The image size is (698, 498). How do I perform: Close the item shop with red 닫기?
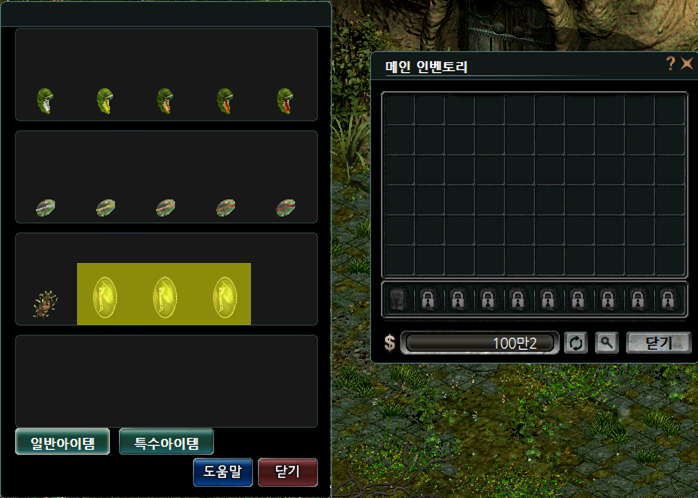coord(287,472)
